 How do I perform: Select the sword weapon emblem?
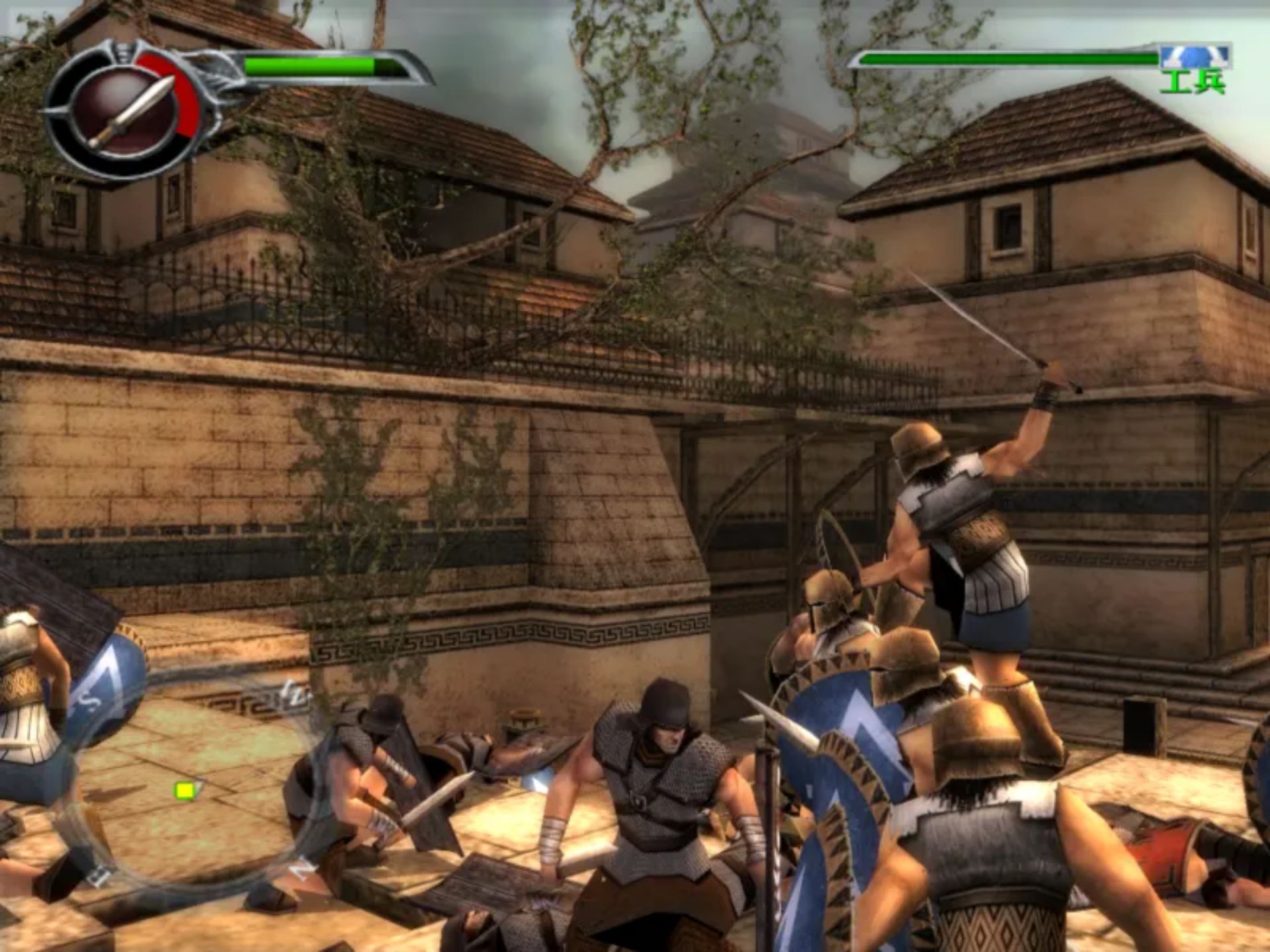[x=132, y=111]
